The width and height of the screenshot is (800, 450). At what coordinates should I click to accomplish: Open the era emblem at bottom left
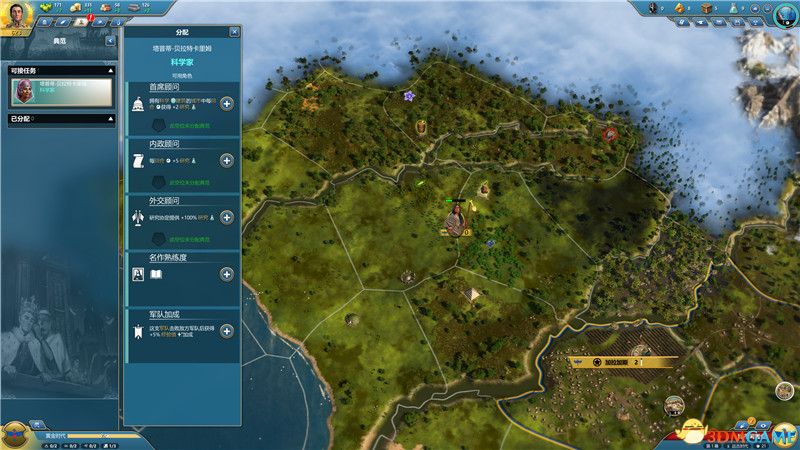pyautogui.click(x=17, y=432)
